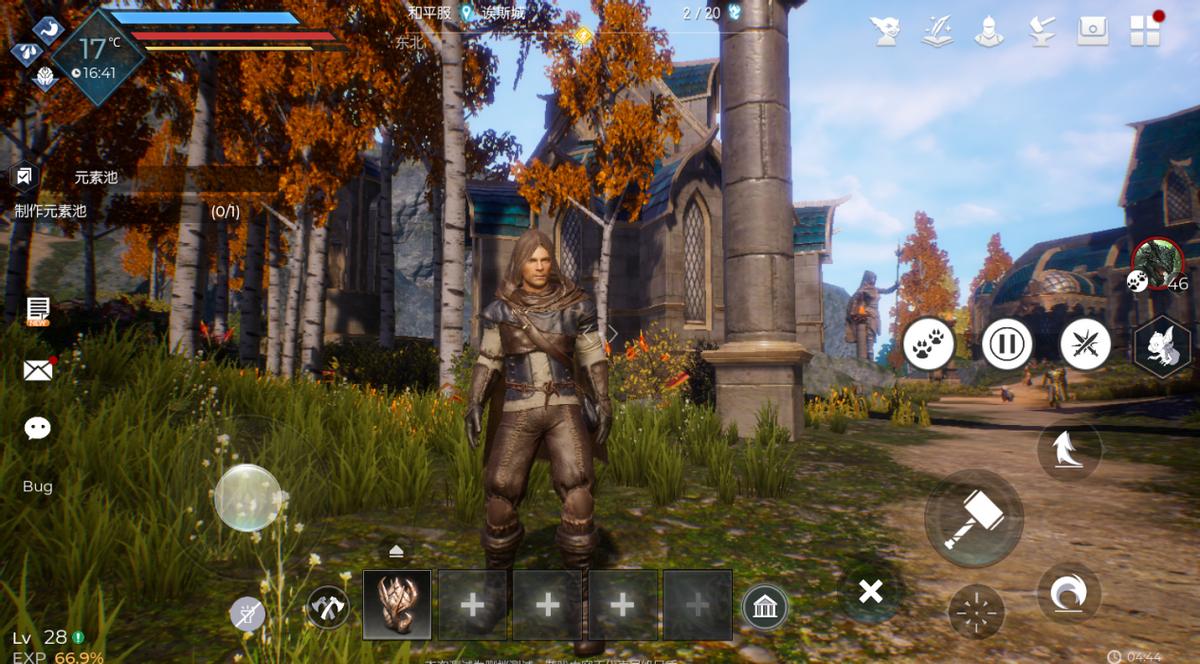Attack with the hammer button

tap(973, 519)
